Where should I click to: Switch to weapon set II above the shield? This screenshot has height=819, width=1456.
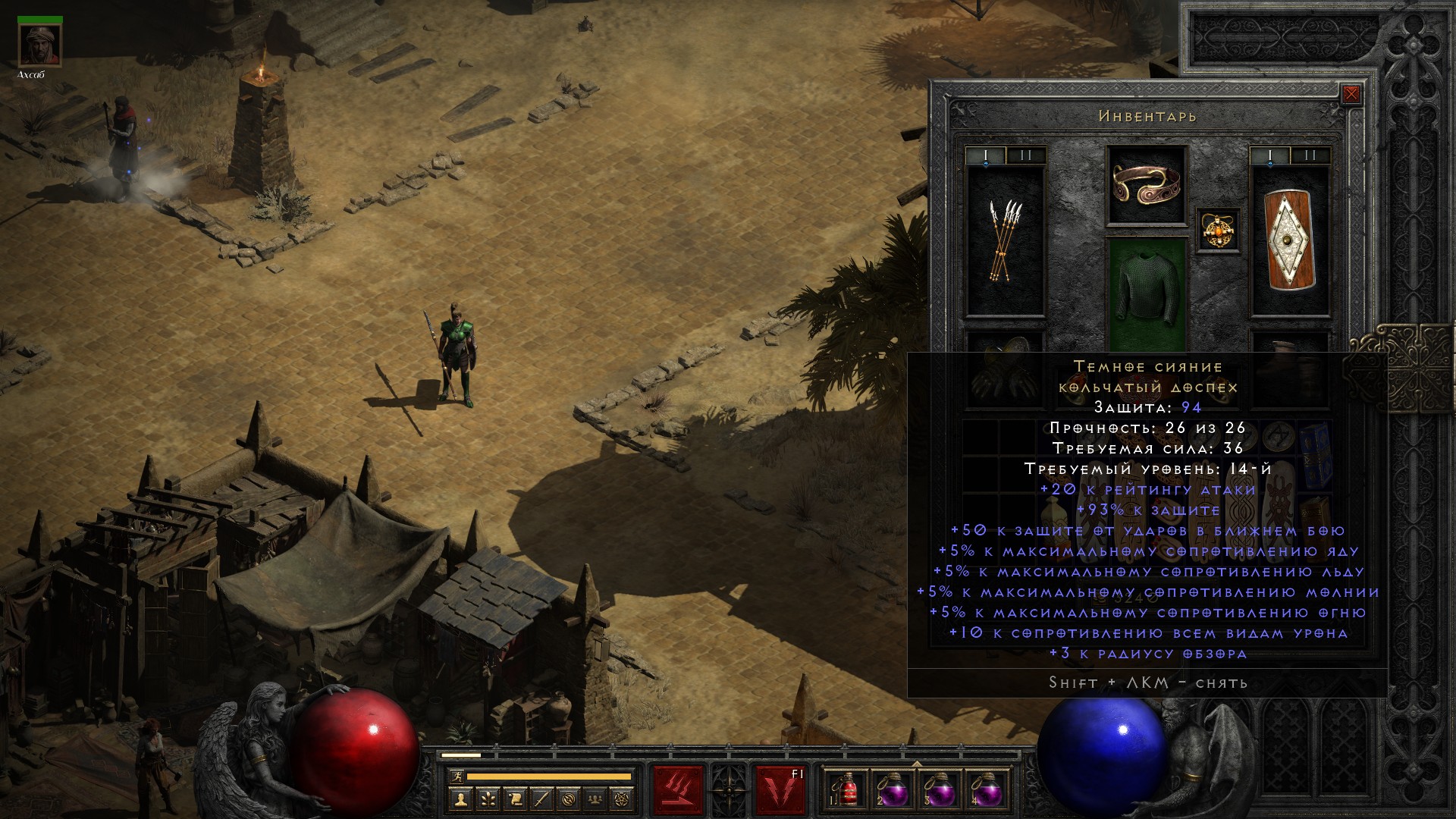[1310, 155]
